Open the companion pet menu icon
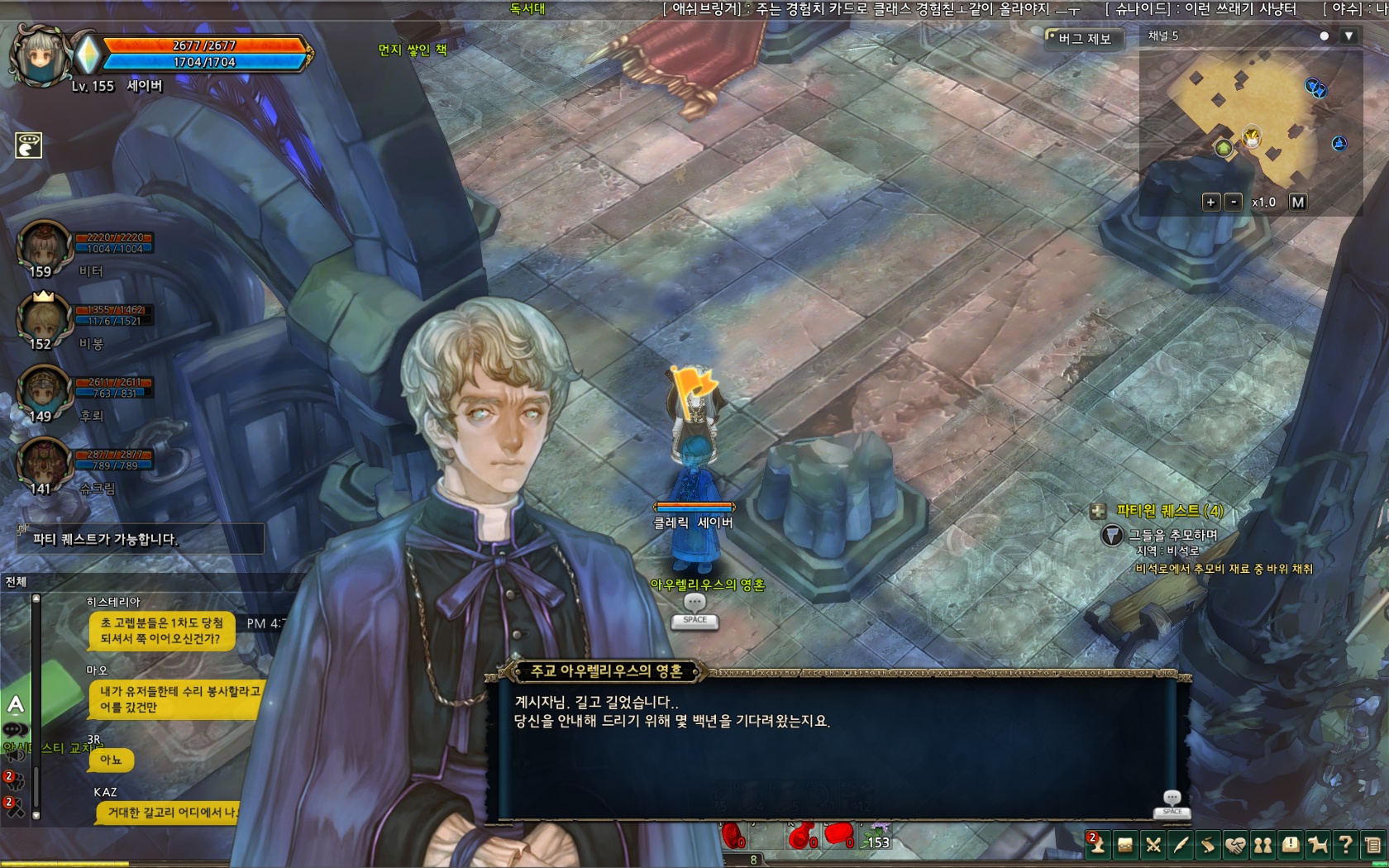 (1318, 845)
